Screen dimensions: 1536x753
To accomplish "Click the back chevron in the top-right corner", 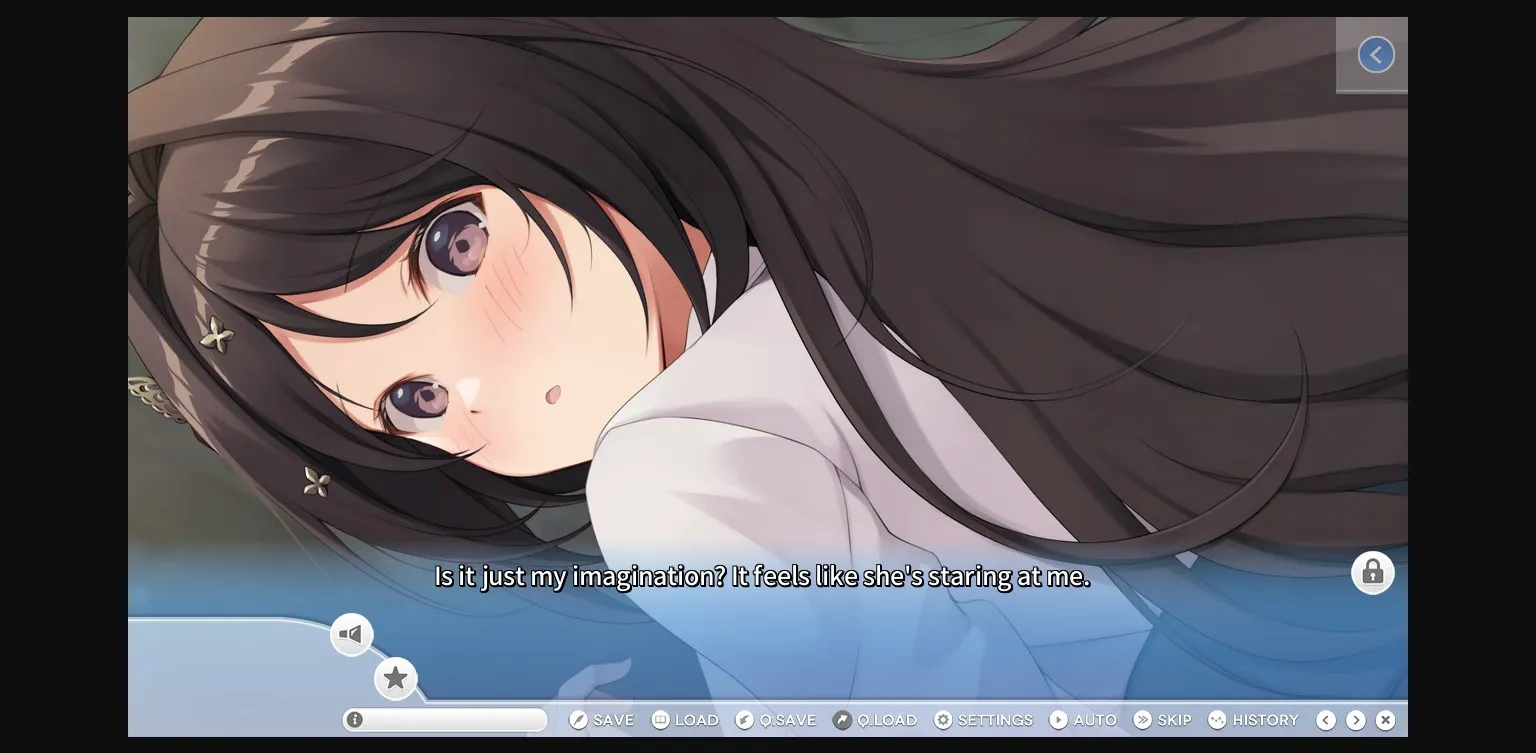I will pos(1376,54).
